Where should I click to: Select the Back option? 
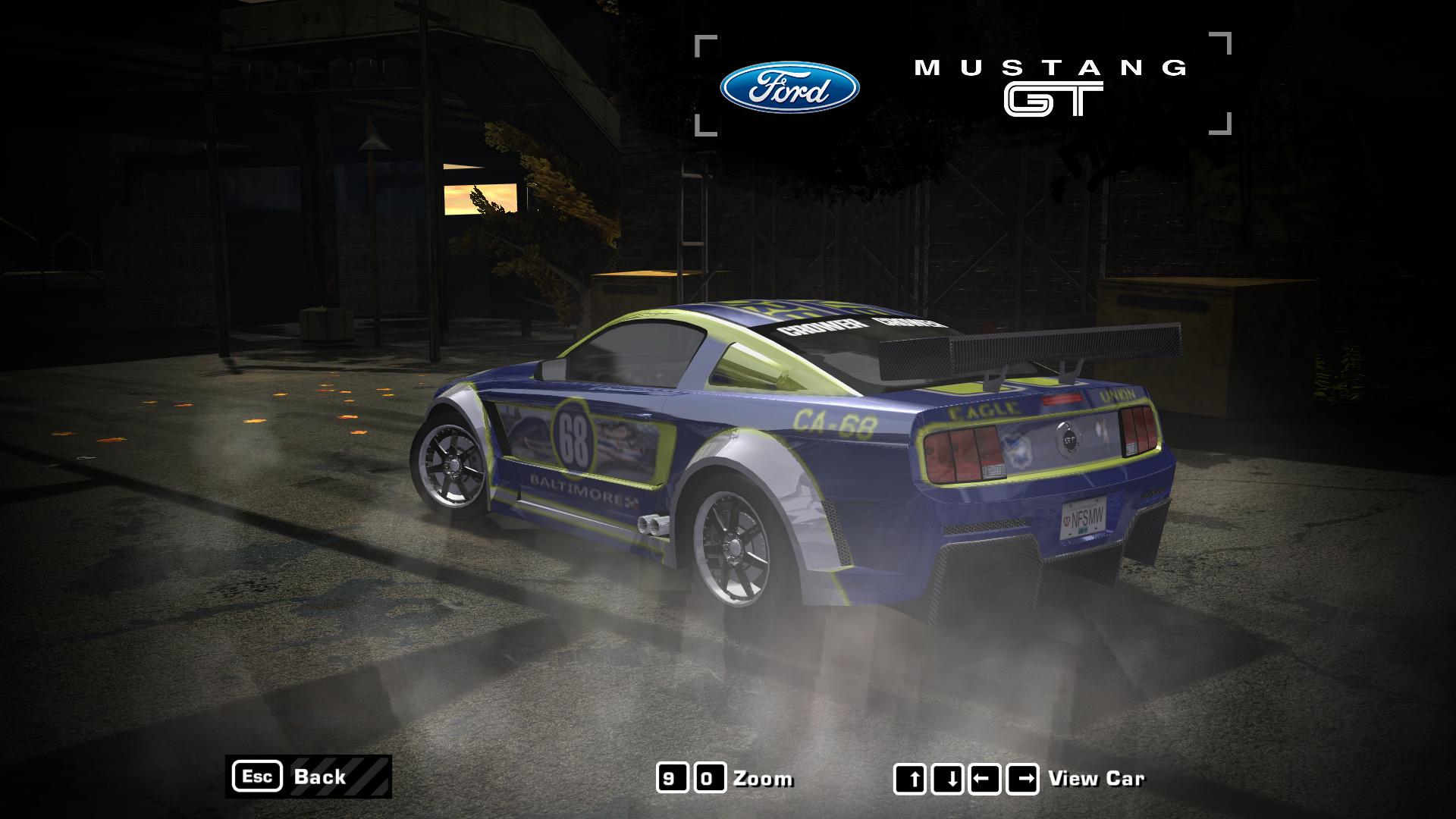point(322,777)
